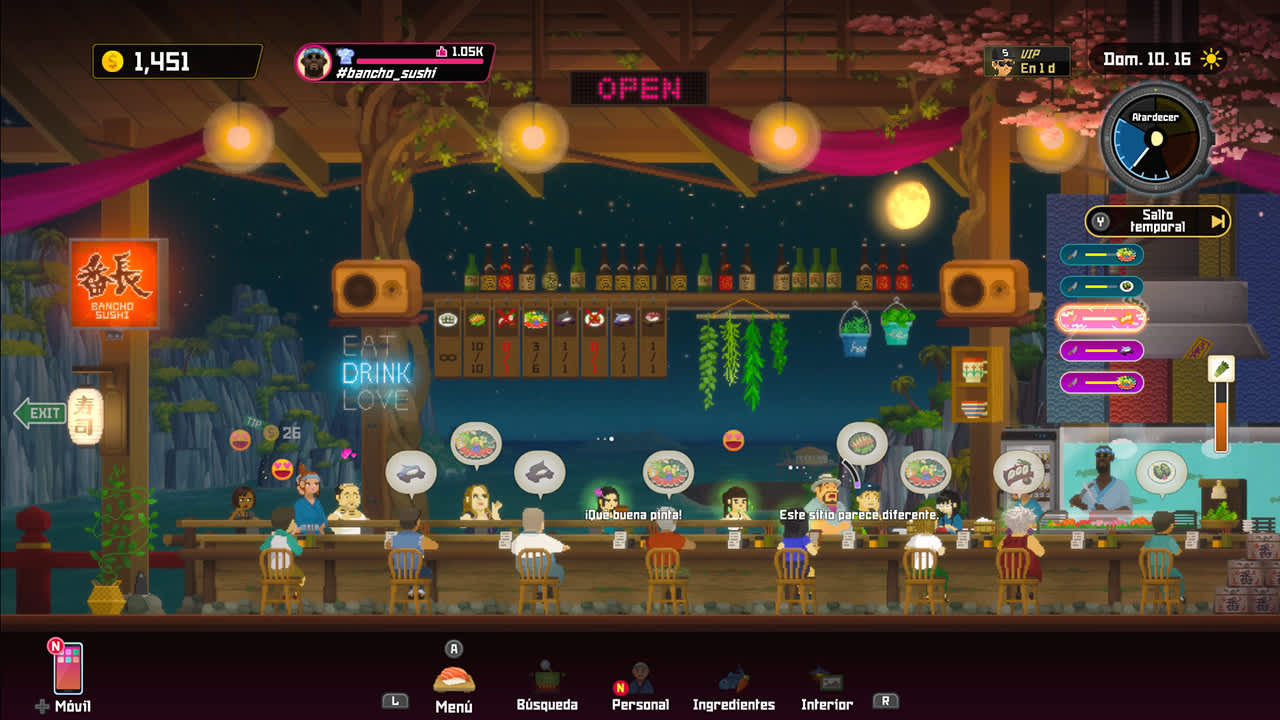Open the VIP badge
Image resolution: width=1280 pixels, height=720 pixels.
[x=1026, y=62]
